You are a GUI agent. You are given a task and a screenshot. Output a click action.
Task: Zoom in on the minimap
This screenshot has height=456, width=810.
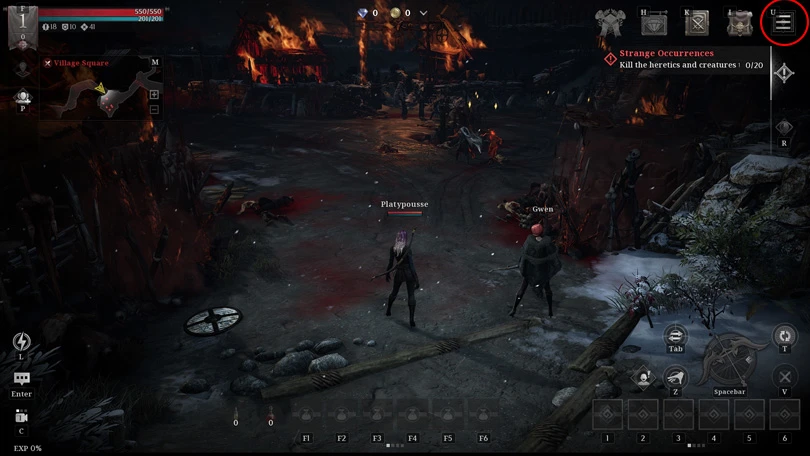[x=154, y=95]
